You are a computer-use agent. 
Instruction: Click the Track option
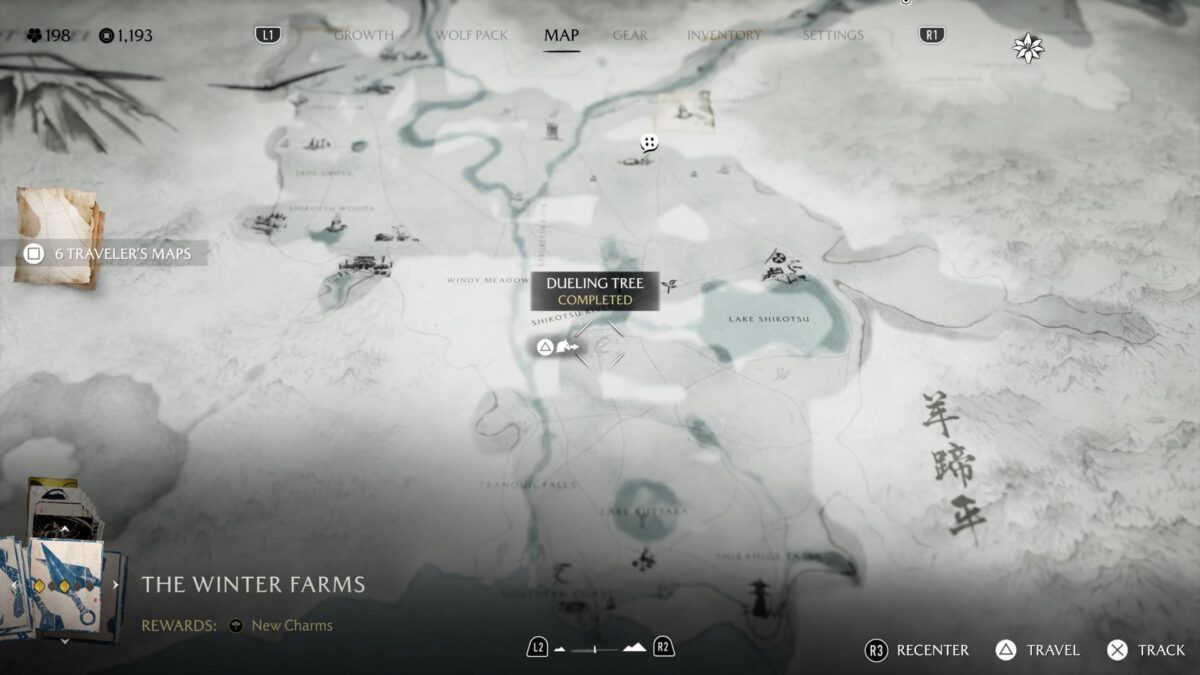click(1146, 650)
